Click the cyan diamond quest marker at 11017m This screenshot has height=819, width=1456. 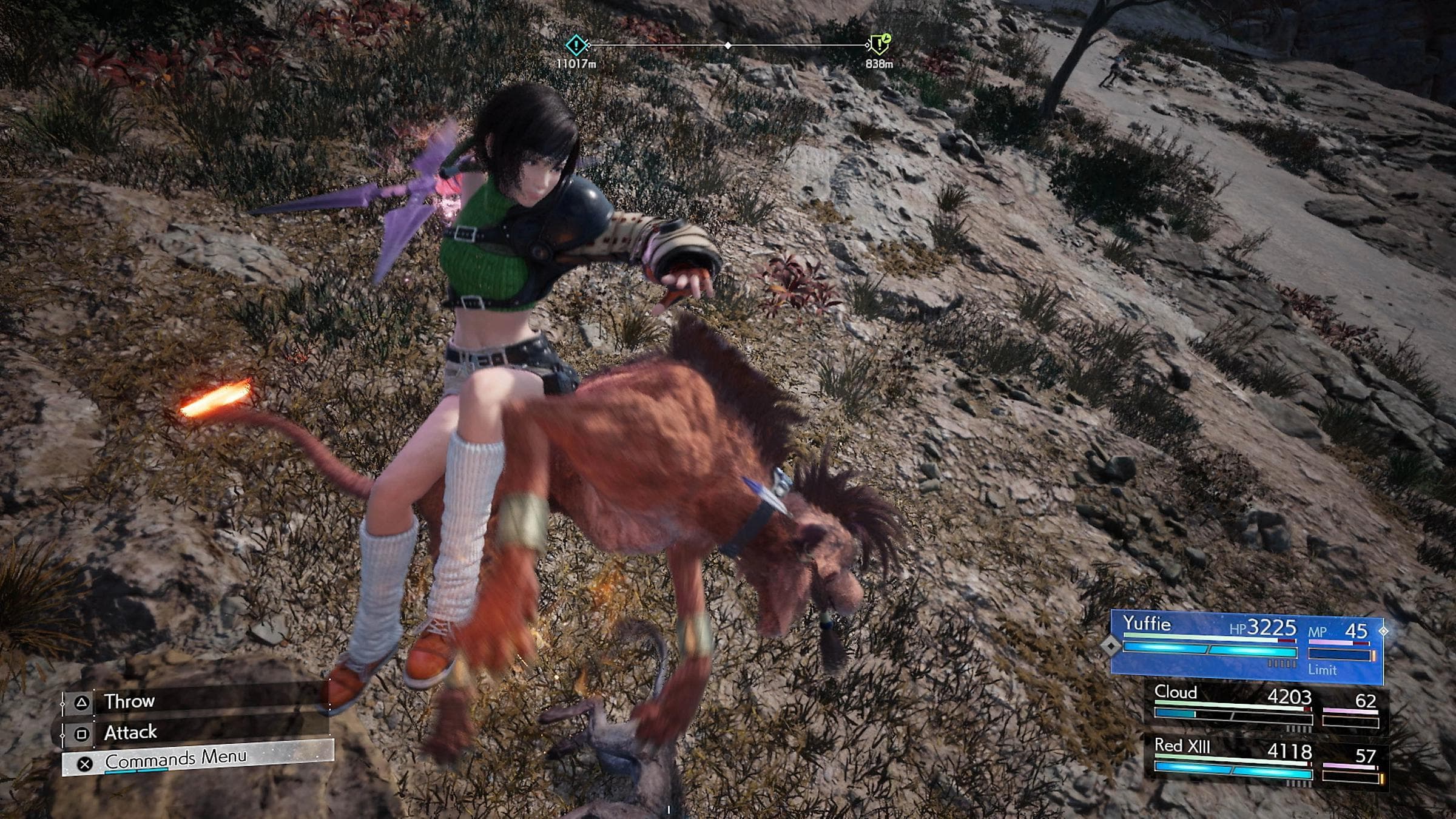[x=576, y=44]
